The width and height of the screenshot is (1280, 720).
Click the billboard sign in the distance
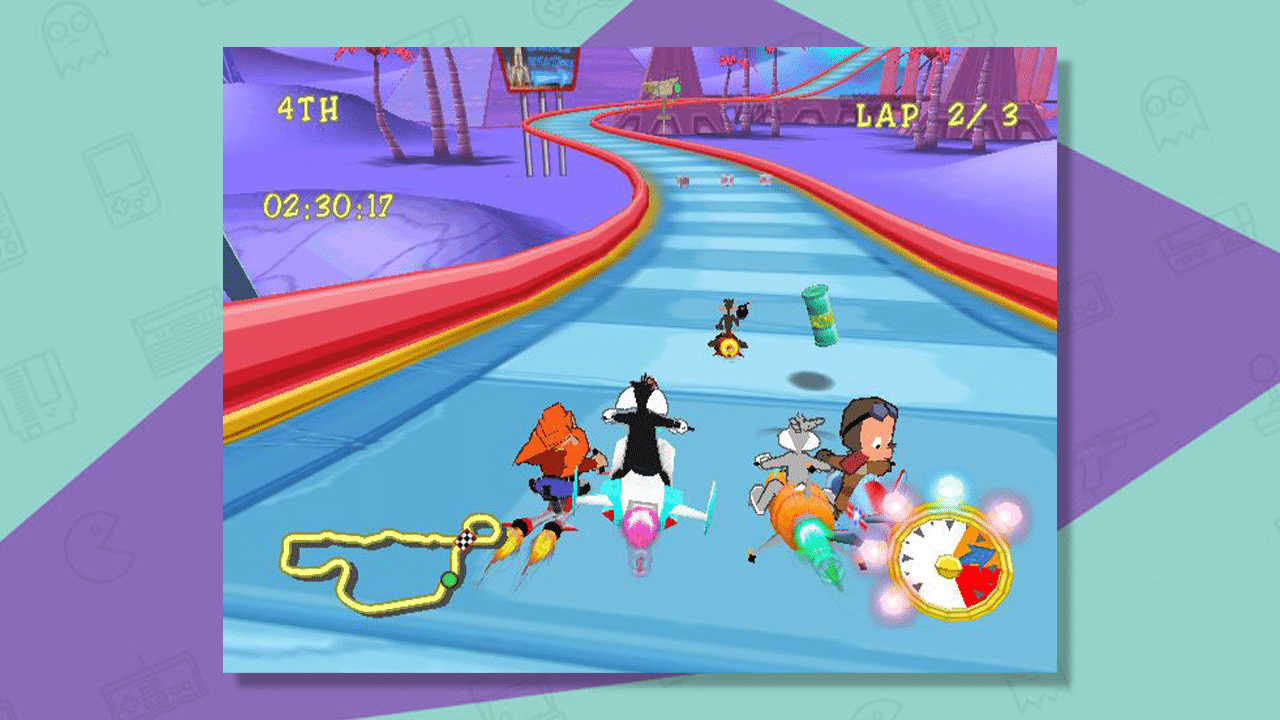click(540, 70)
